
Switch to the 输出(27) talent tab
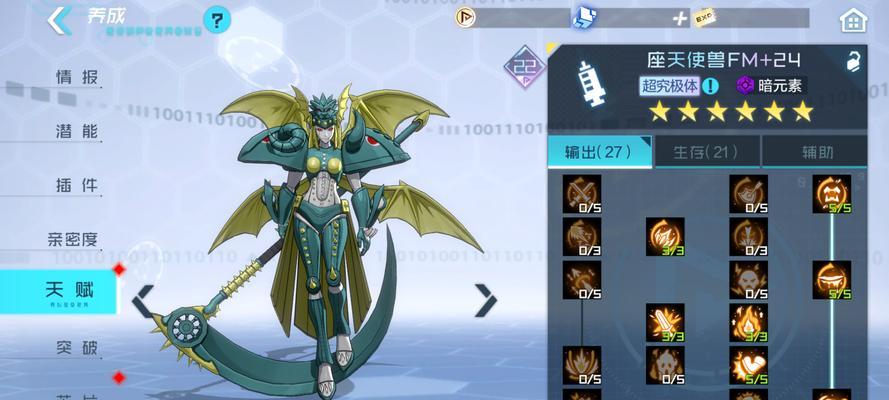point(600,152)
